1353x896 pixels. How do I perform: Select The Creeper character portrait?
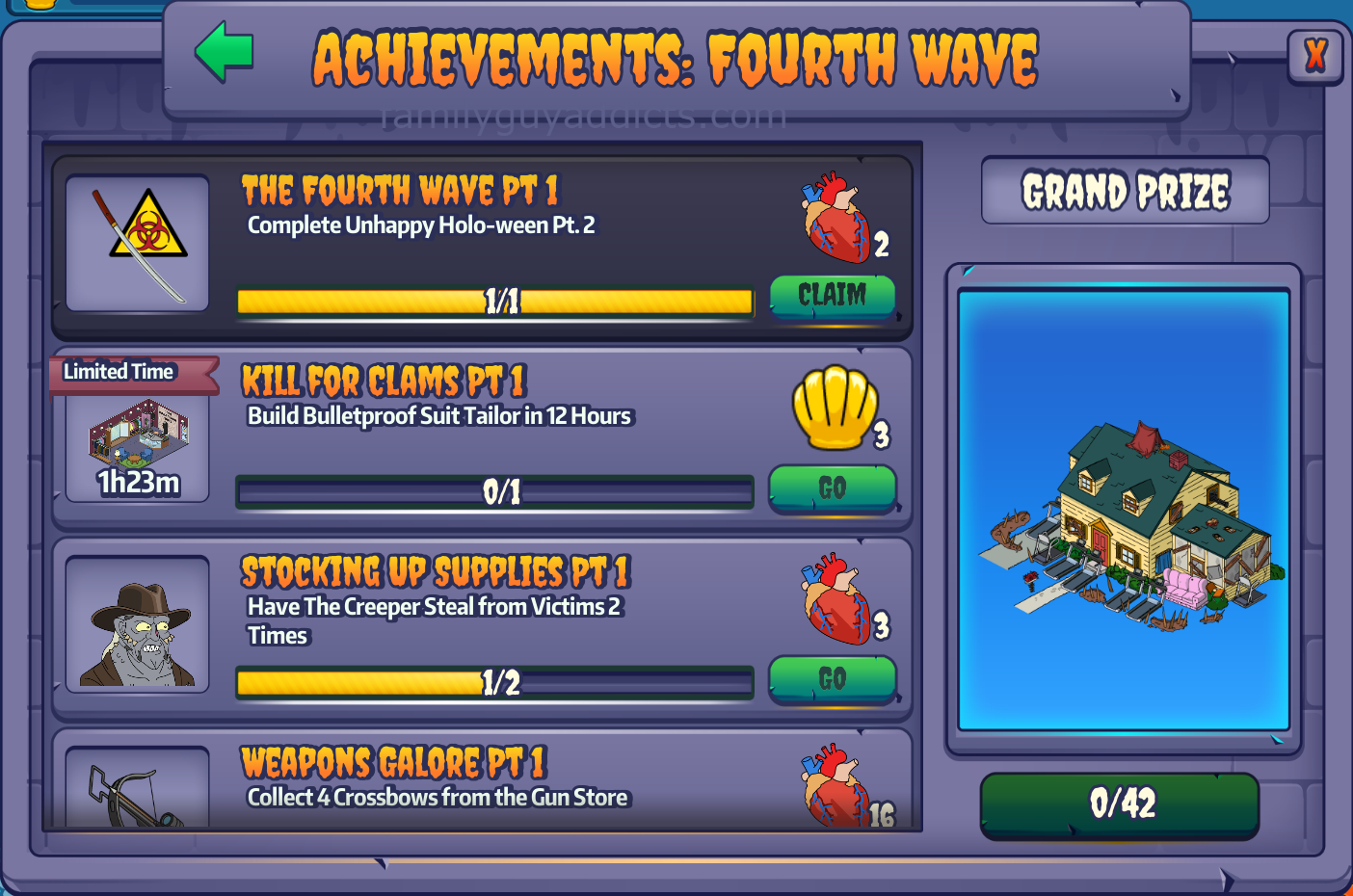pyautogui.click(x=138, y=625)
